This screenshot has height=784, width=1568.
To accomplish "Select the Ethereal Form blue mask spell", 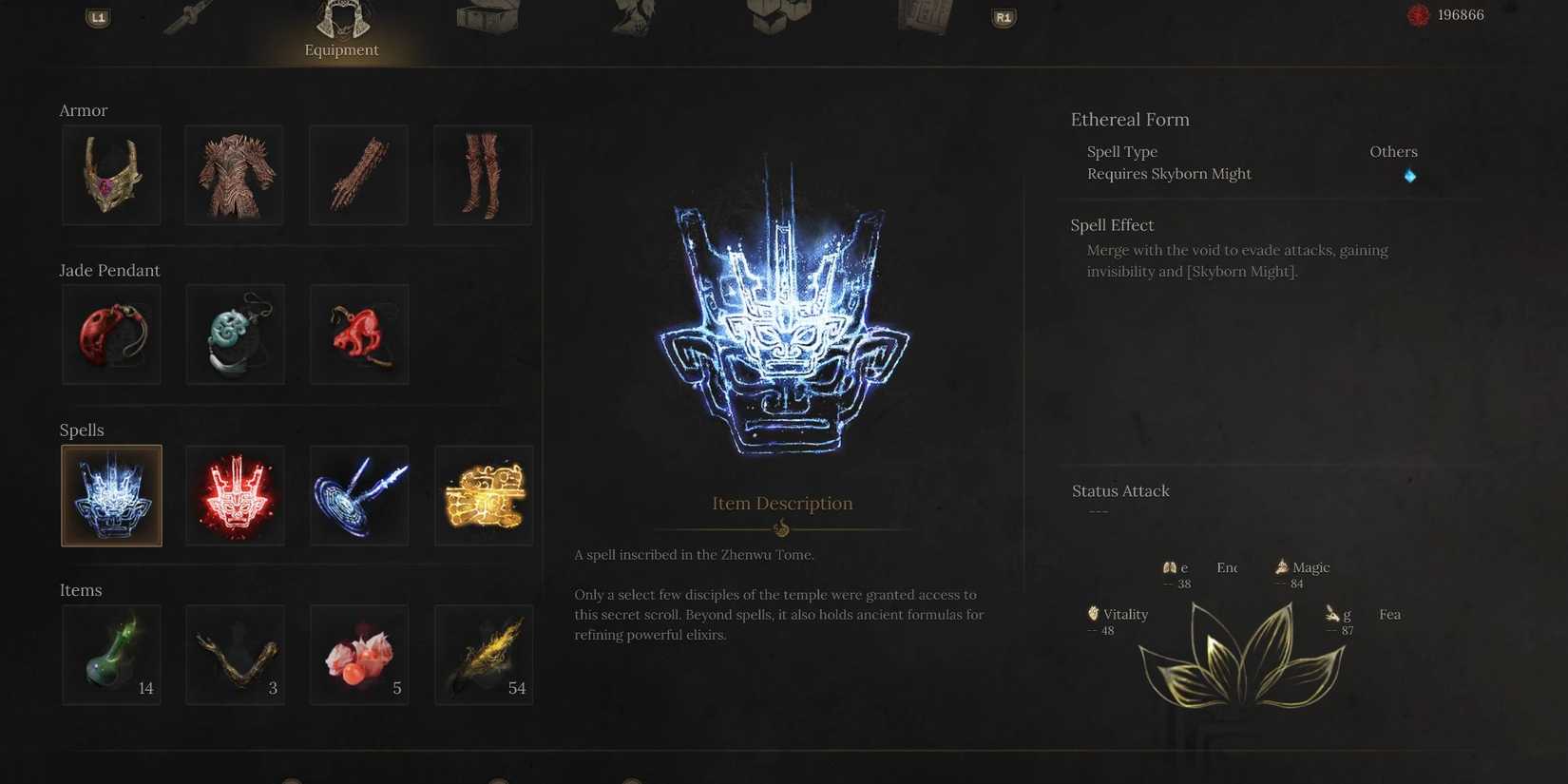I will click(111, 495).
